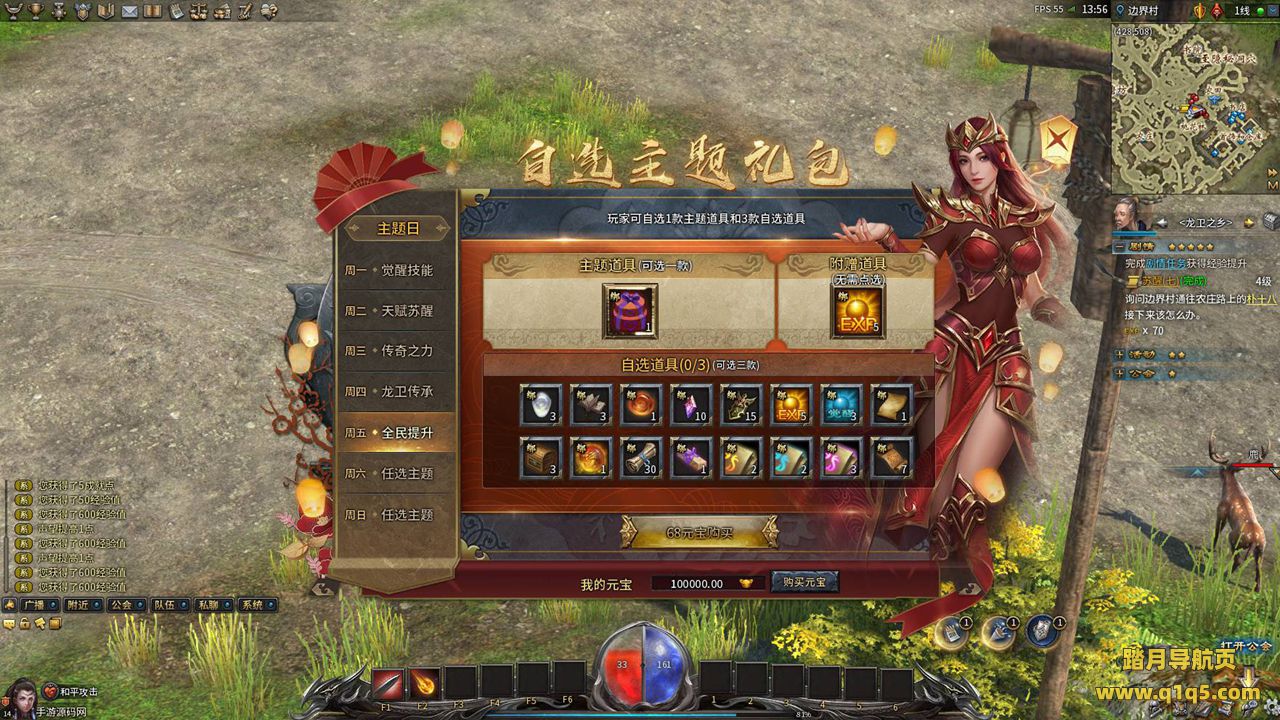Buy the gift pack for 68 yuanbao
The height and width of the screenshot is (720, 1280).
(699, 532)
